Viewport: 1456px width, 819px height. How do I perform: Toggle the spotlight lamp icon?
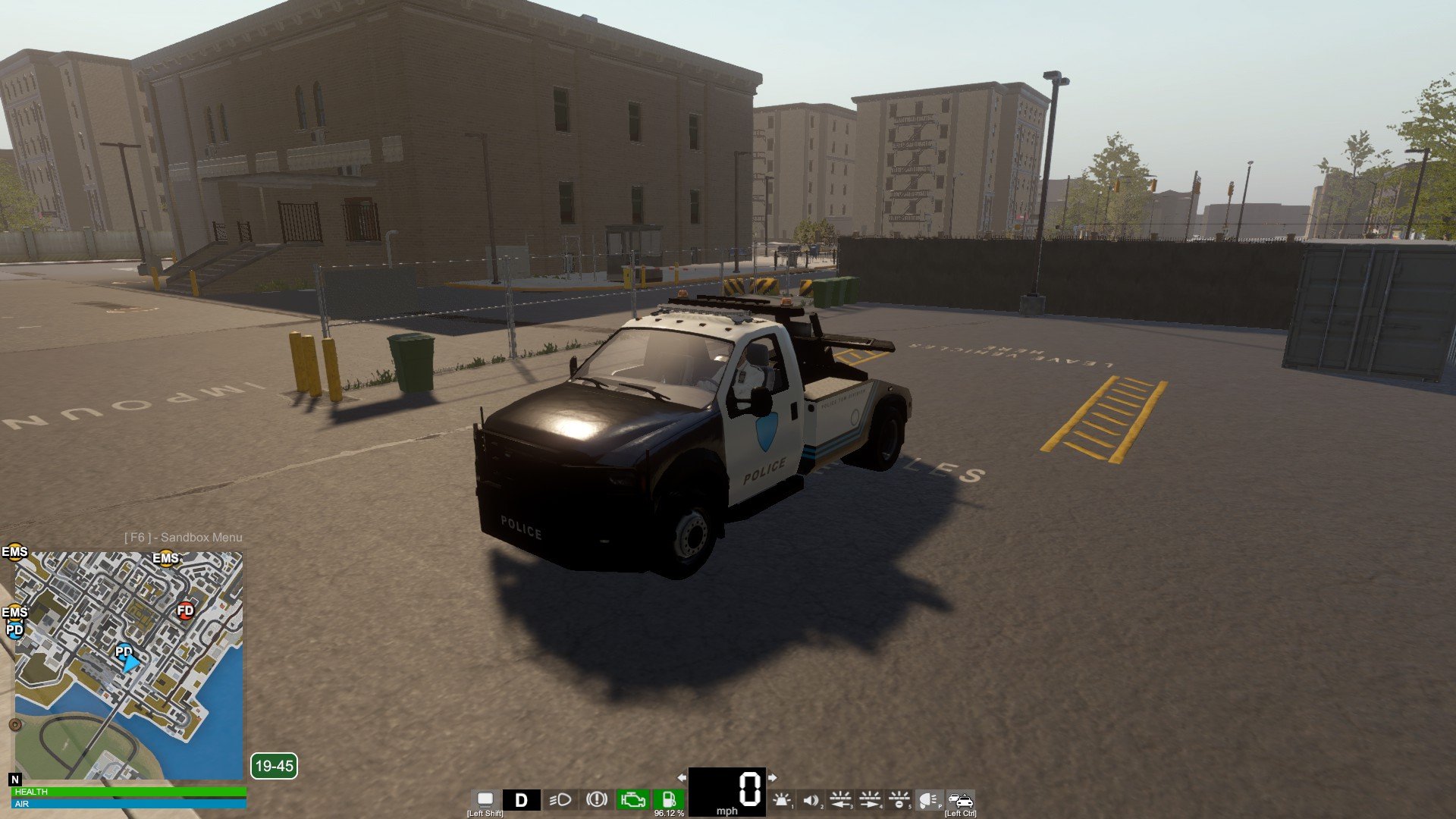928,799
